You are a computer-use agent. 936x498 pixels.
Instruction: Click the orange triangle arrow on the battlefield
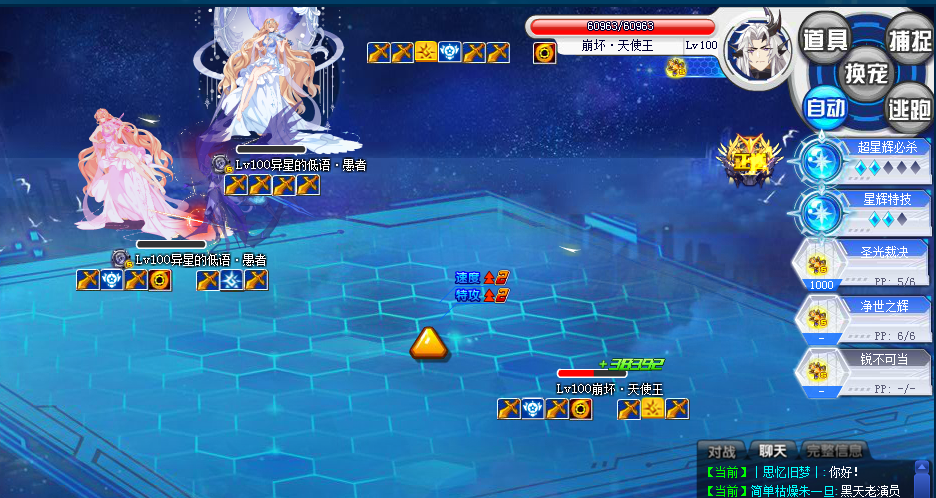(429, 342)
